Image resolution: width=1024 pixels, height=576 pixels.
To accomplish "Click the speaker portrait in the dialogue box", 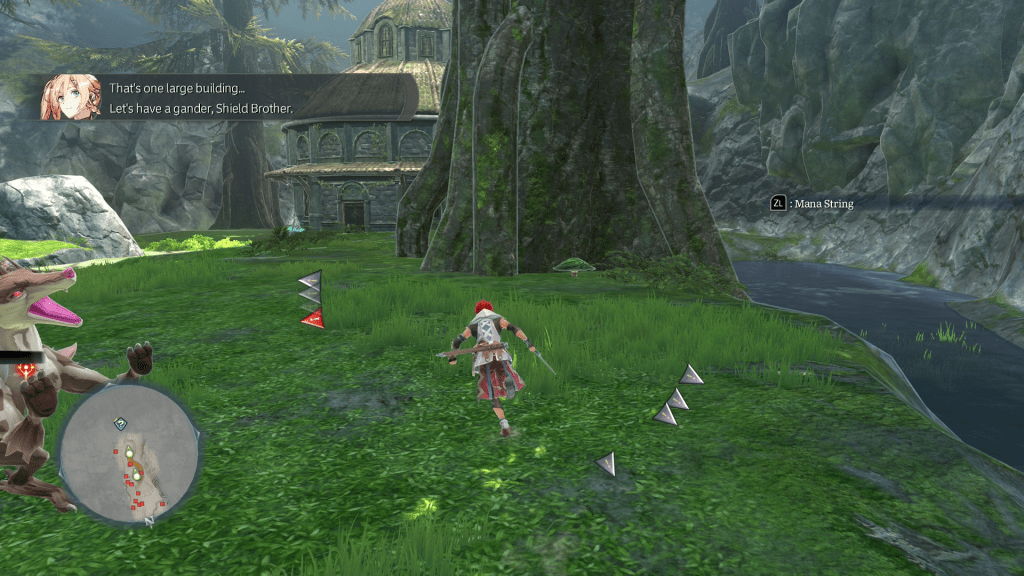I will tap(70, 97).
